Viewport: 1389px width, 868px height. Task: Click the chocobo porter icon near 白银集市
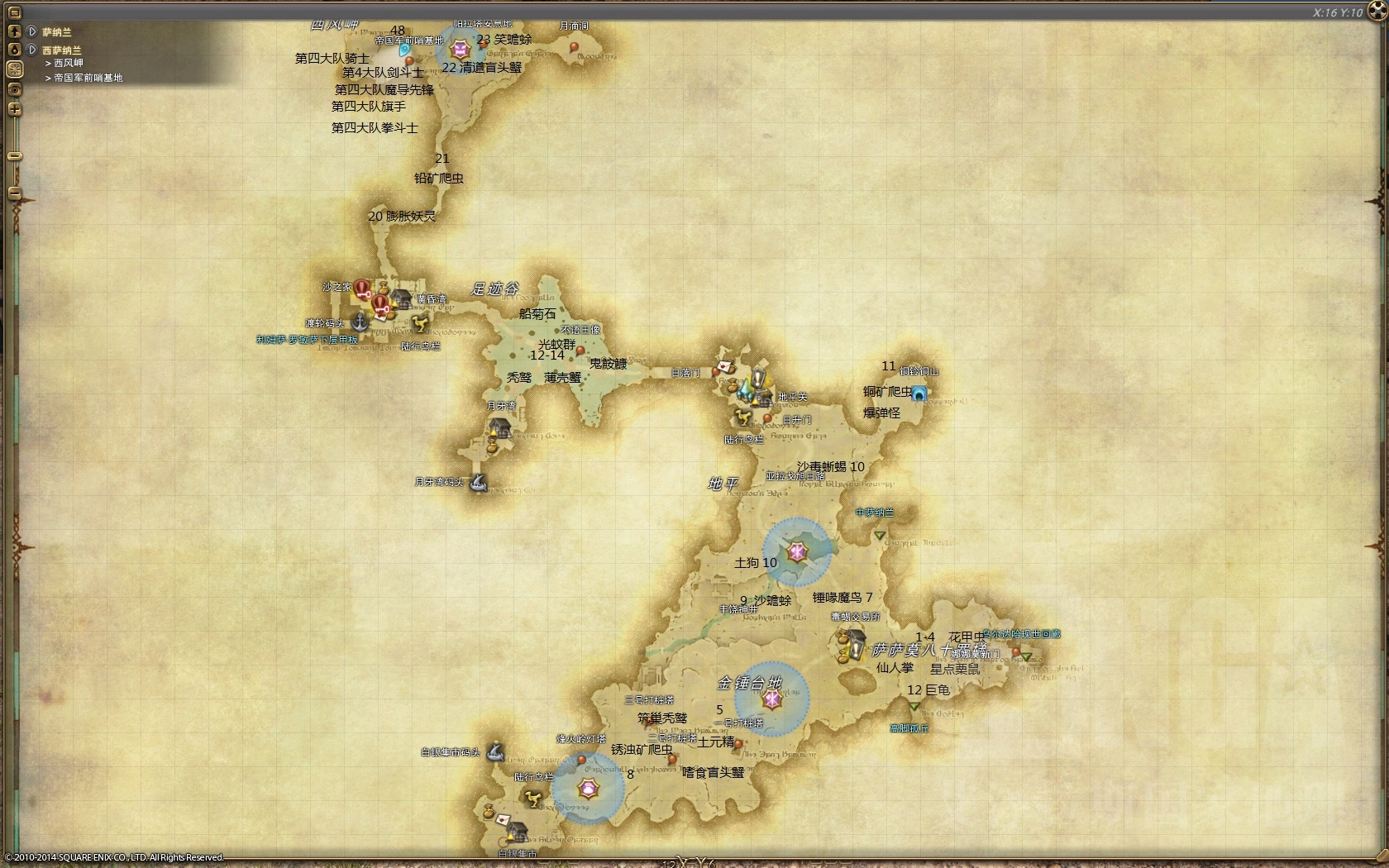pyautogui.click(x=532, y=799)
